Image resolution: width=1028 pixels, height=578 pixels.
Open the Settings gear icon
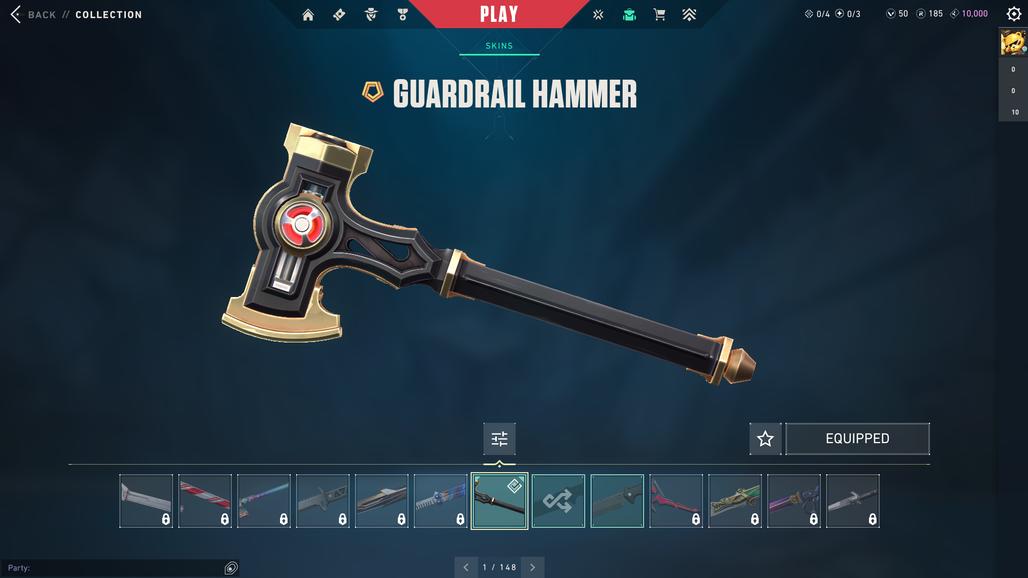[x=1013, y=14]
